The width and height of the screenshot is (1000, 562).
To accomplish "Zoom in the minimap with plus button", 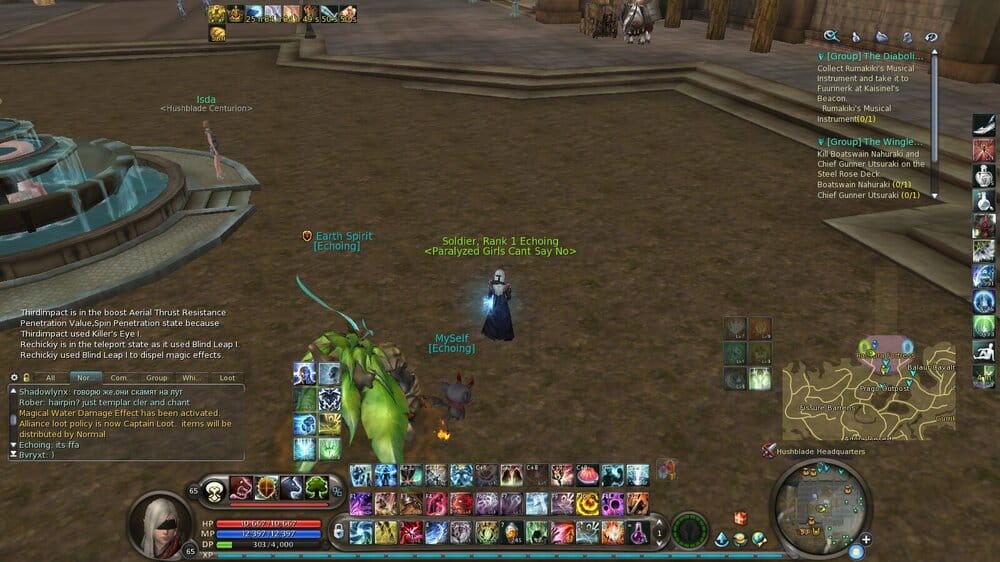I will click(x=865, y=540).
